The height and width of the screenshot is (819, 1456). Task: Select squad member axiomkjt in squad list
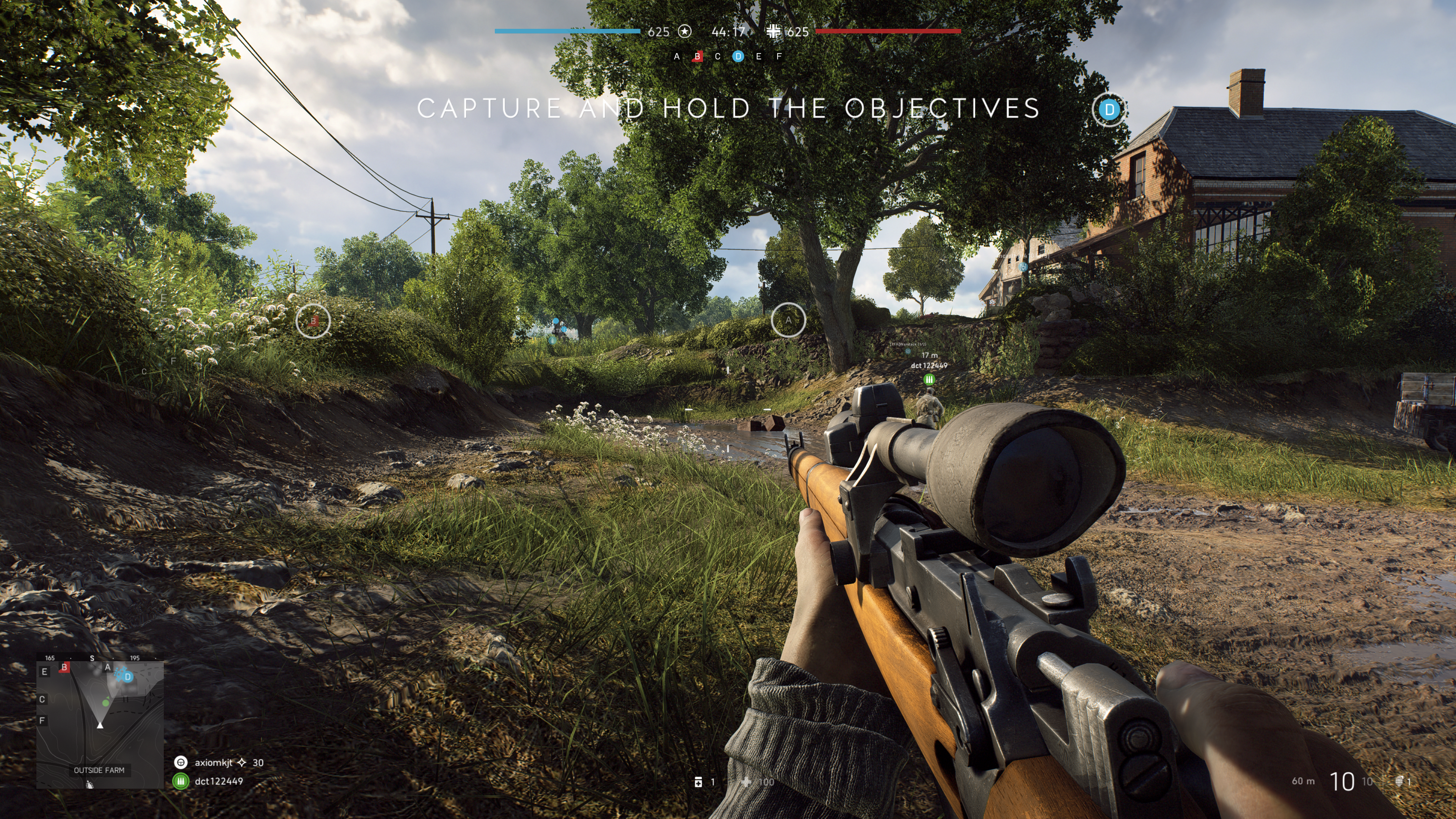point(213,763)
